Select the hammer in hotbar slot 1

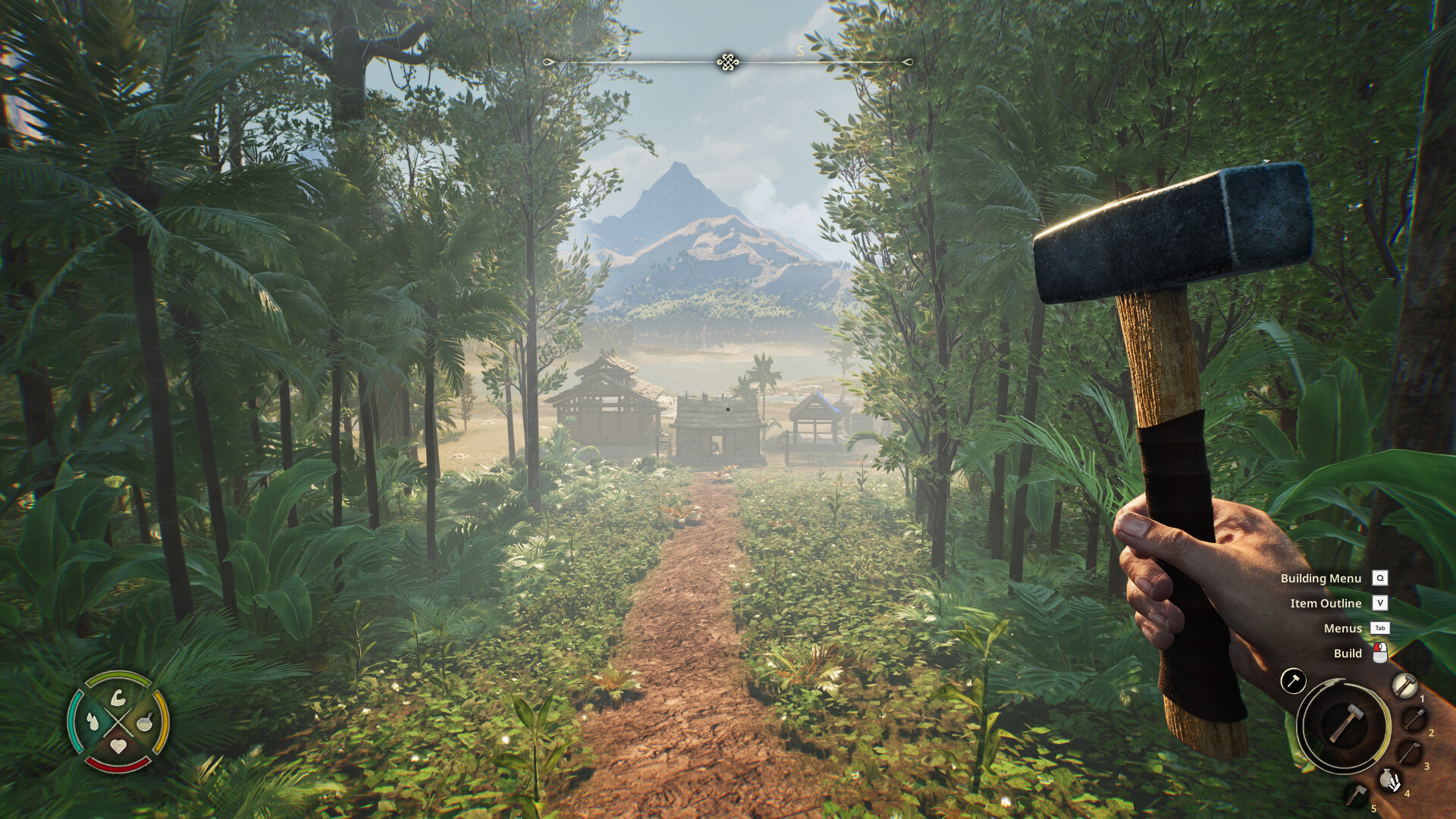point(1404,686)
